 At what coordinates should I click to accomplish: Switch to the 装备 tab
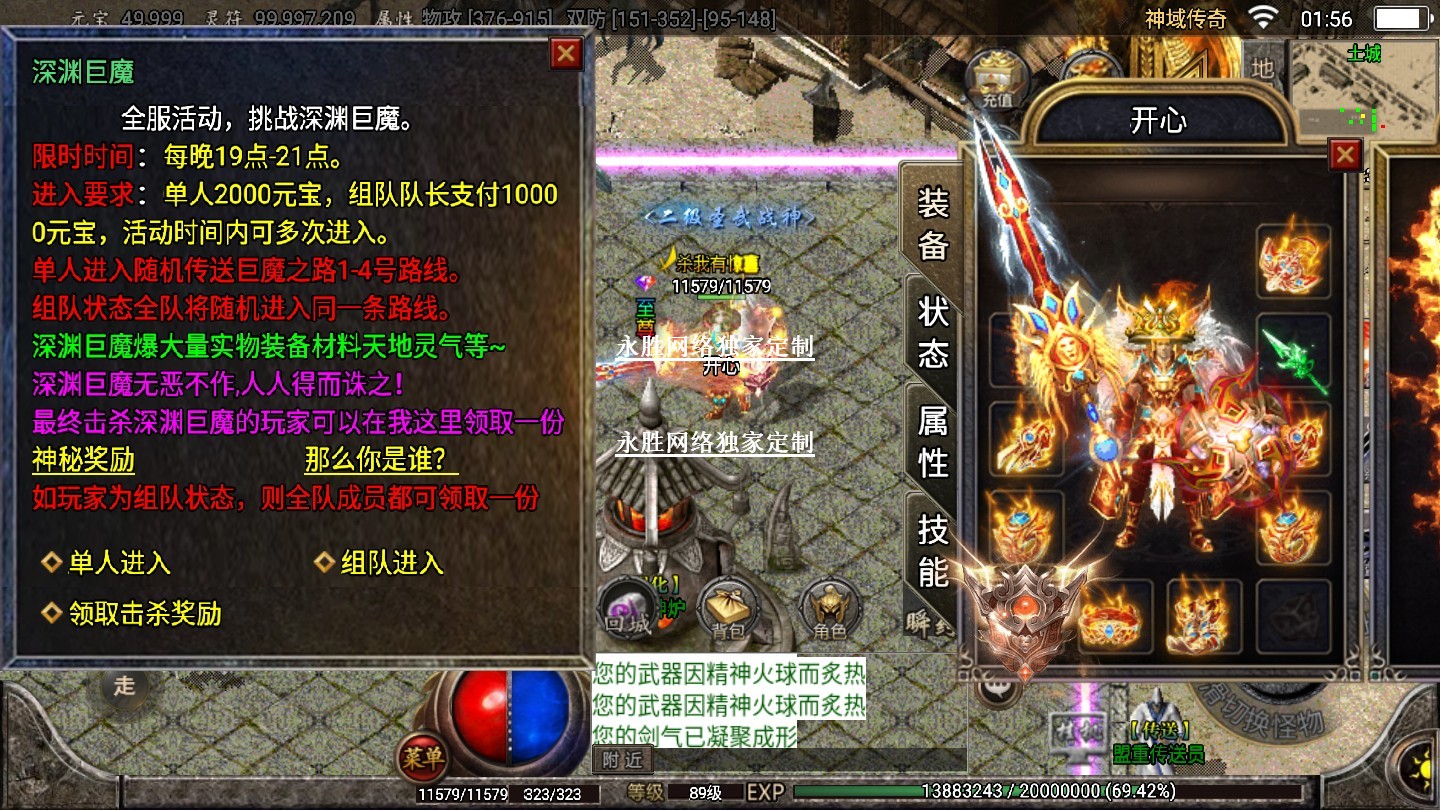point(932,224)
